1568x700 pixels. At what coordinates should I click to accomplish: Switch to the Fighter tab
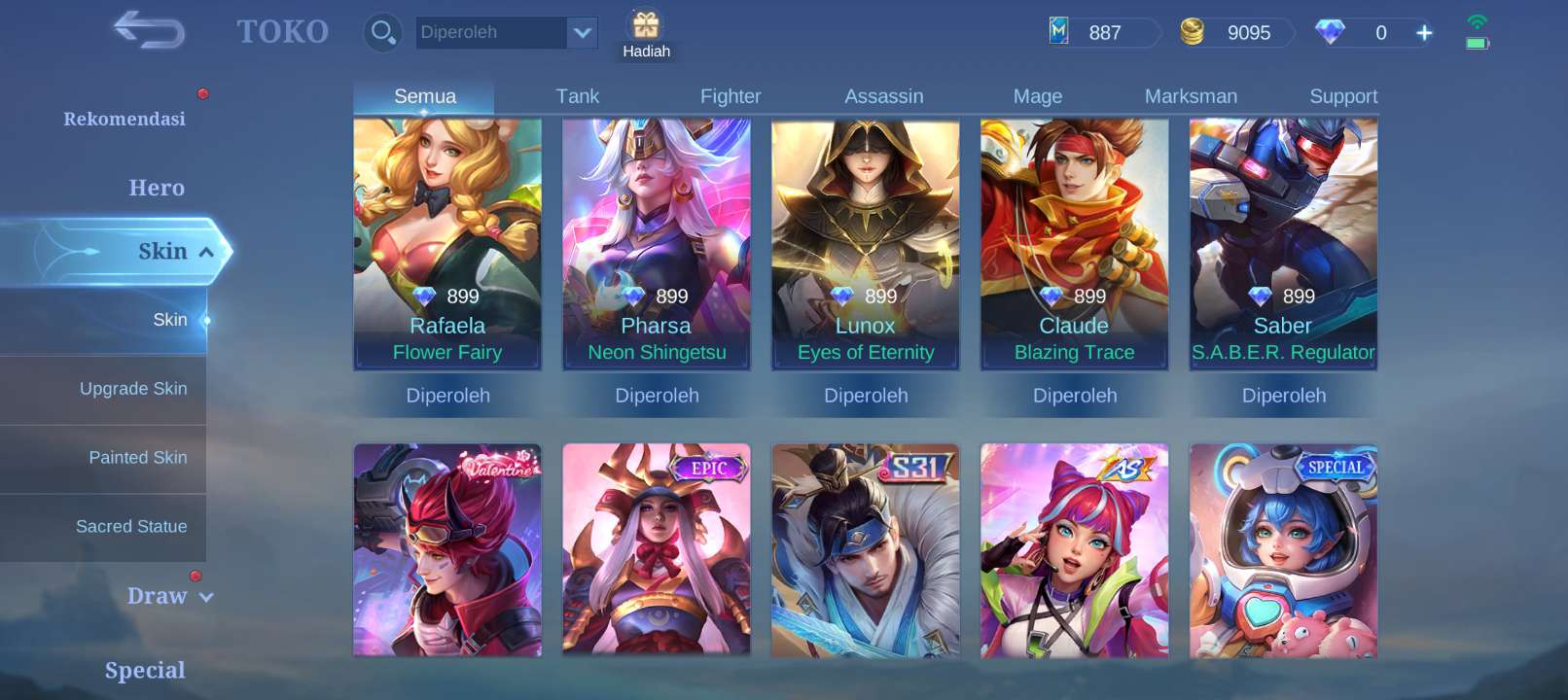731,96
